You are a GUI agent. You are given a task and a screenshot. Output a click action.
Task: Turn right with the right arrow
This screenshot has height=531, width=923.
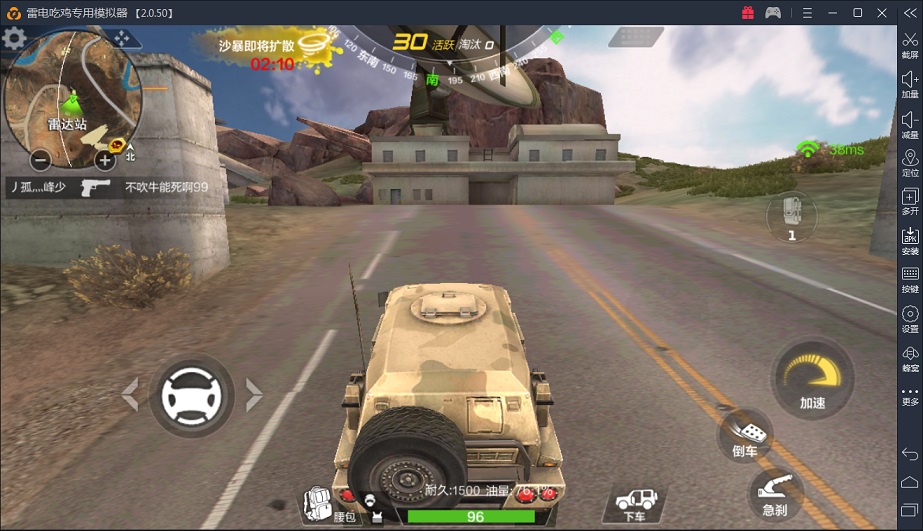[x=254, y=395]
